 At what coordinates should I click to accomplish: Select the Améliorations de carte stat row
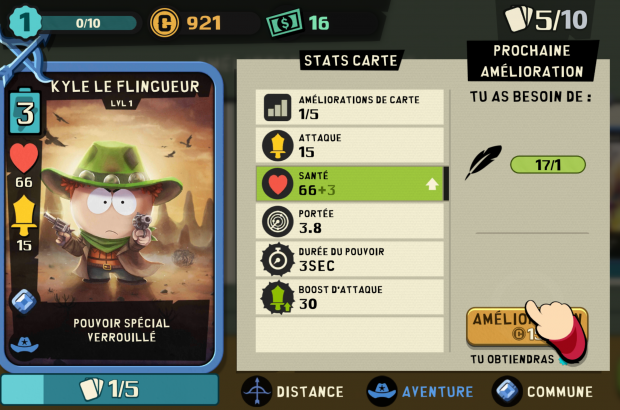[x=350, y=107]
